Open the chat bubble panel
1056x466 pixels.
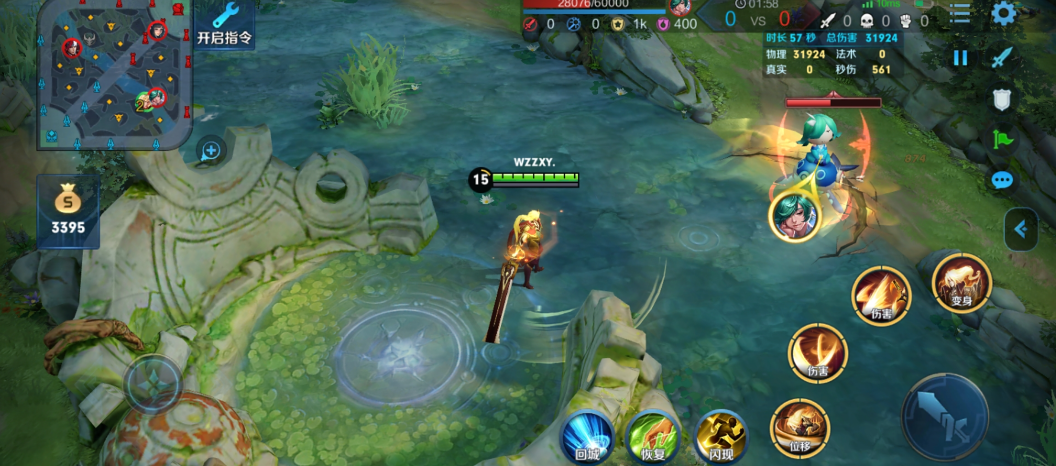(1002, 181)
